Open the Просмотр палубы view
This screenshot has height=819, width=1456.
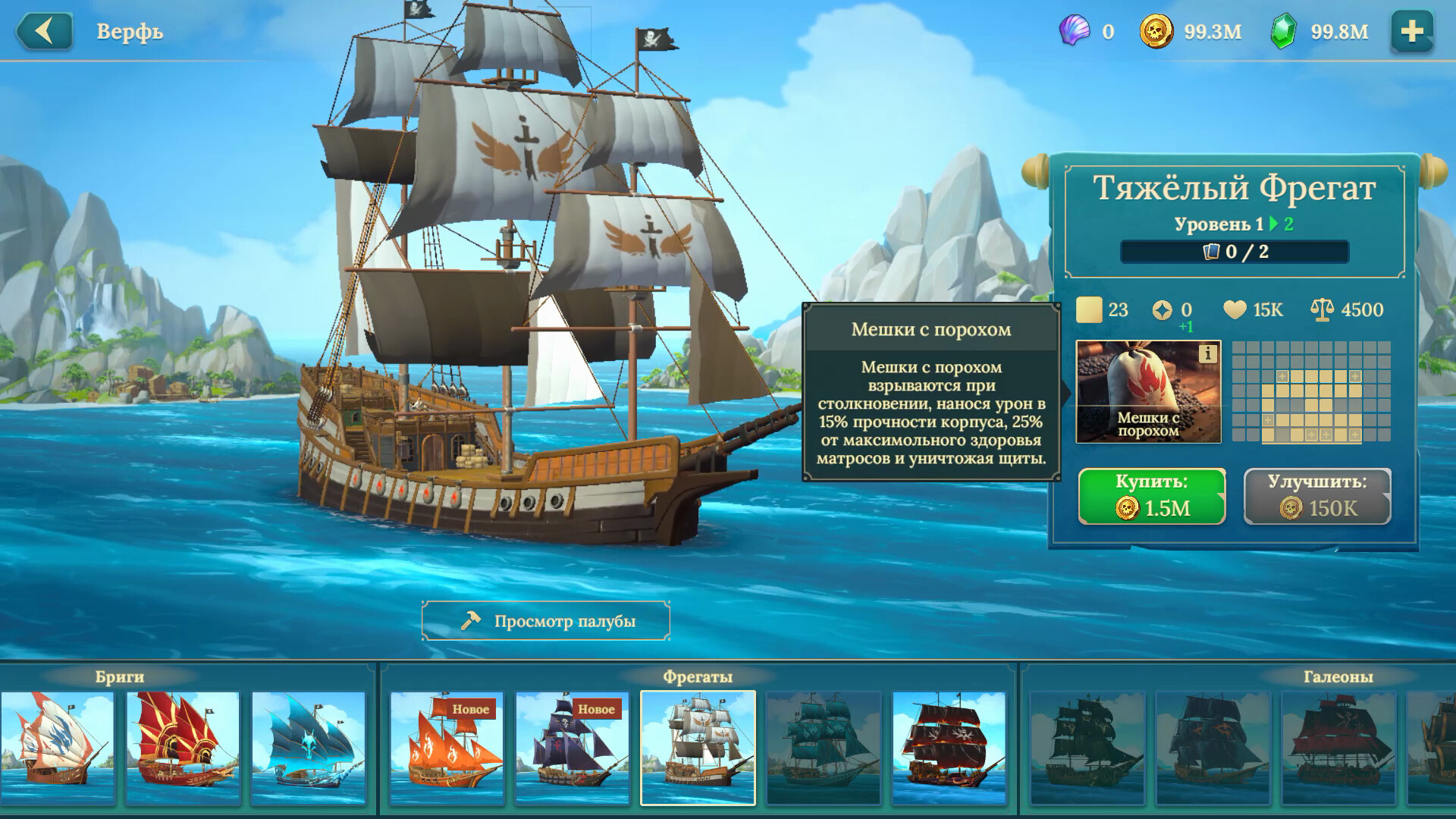(x=548, y=620)
